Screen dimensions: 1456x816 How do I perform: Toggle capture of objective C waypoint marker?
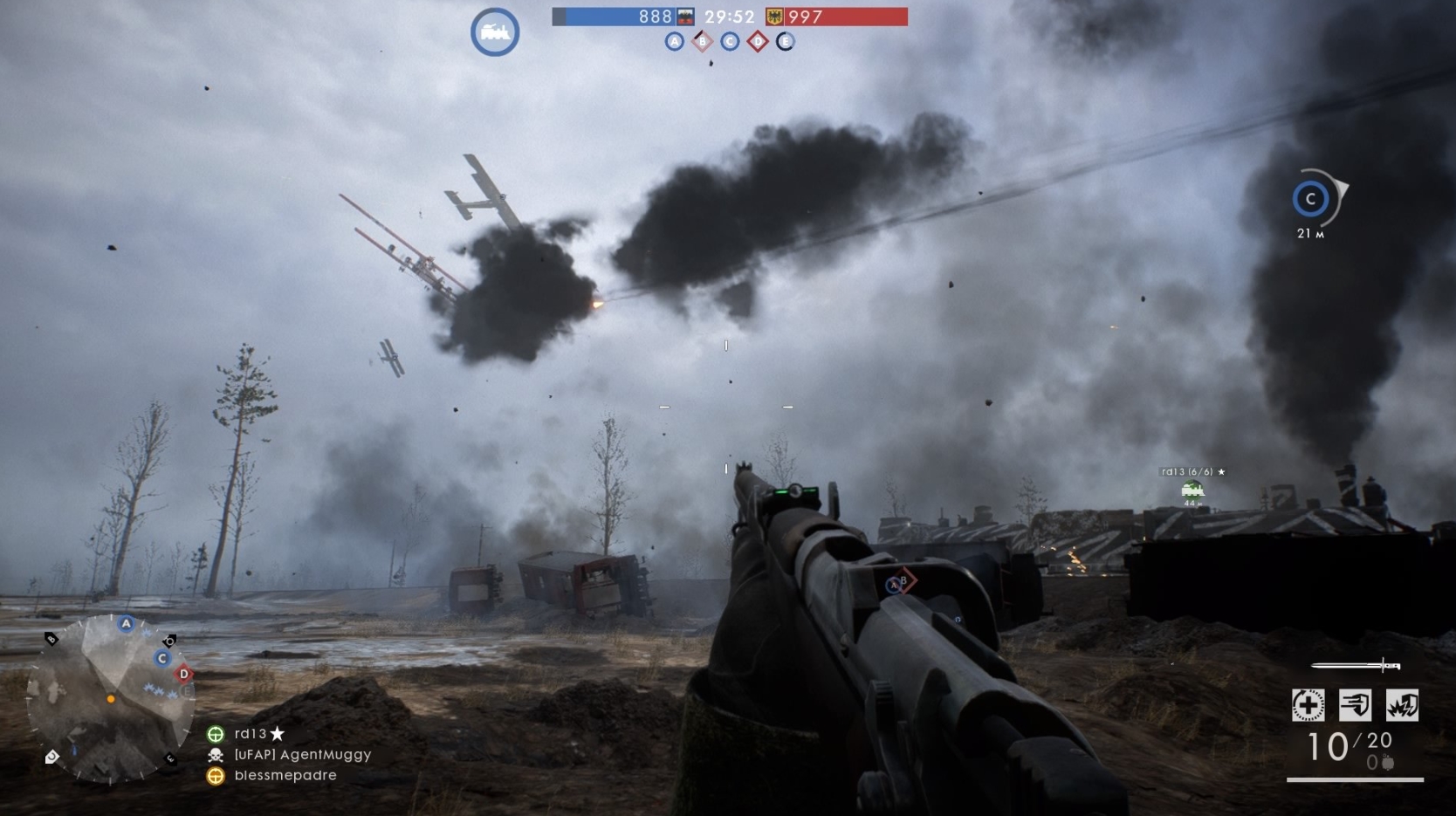pos(1310,200)
